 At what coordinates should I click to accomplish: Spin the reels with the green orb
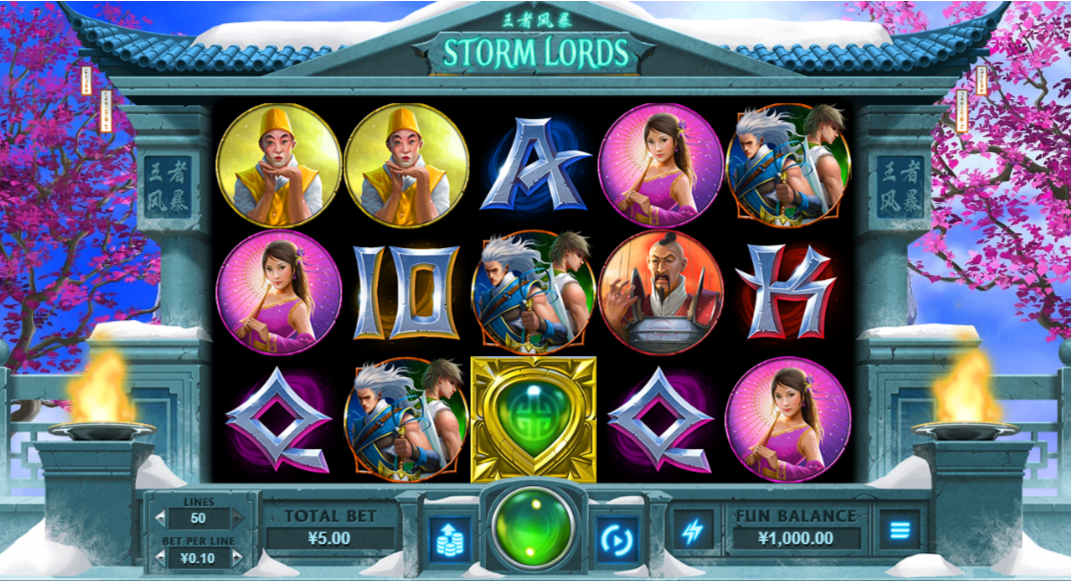[x=535, y=530]
